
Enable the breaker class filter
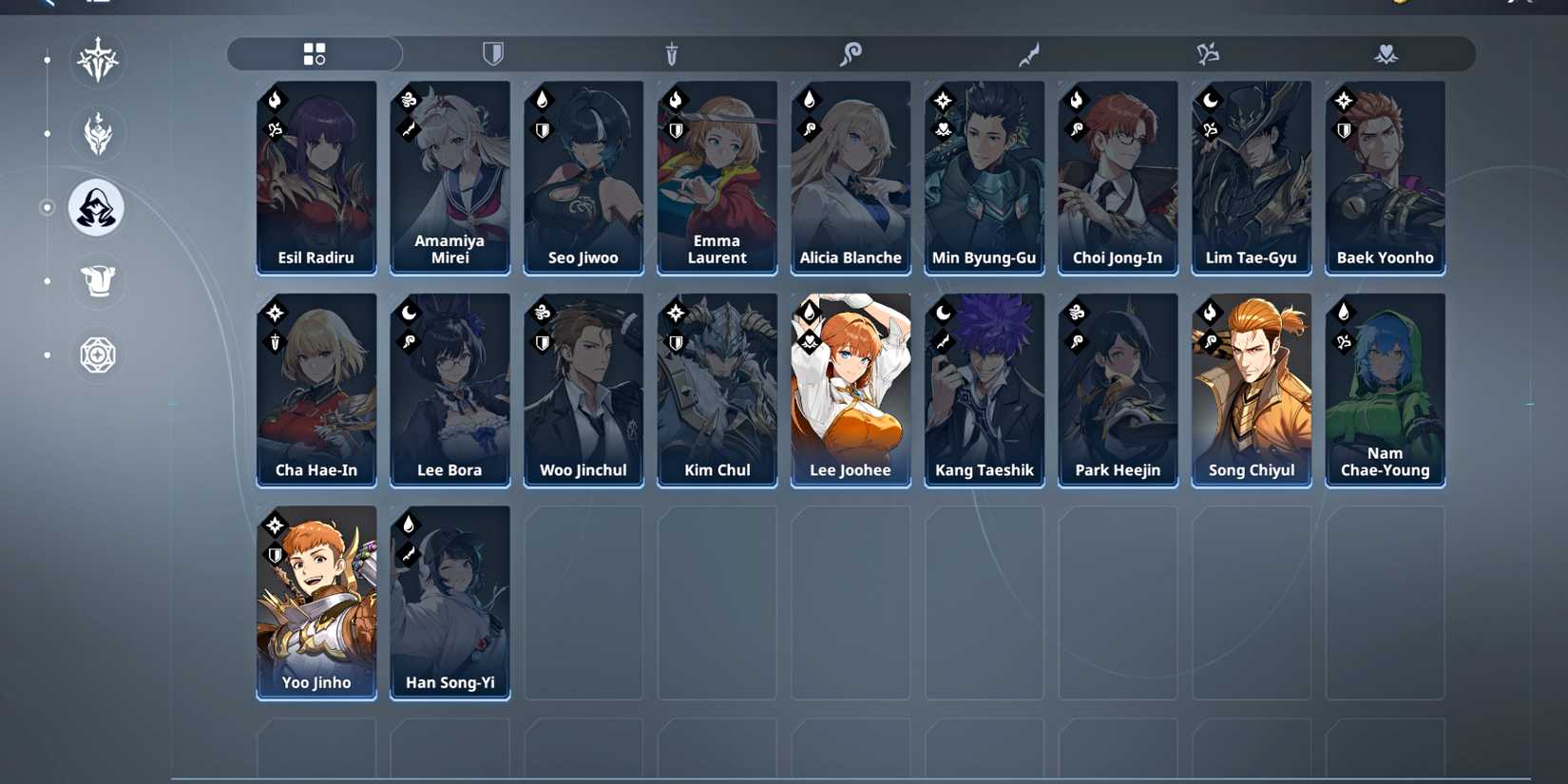(x=1209, y=54)
